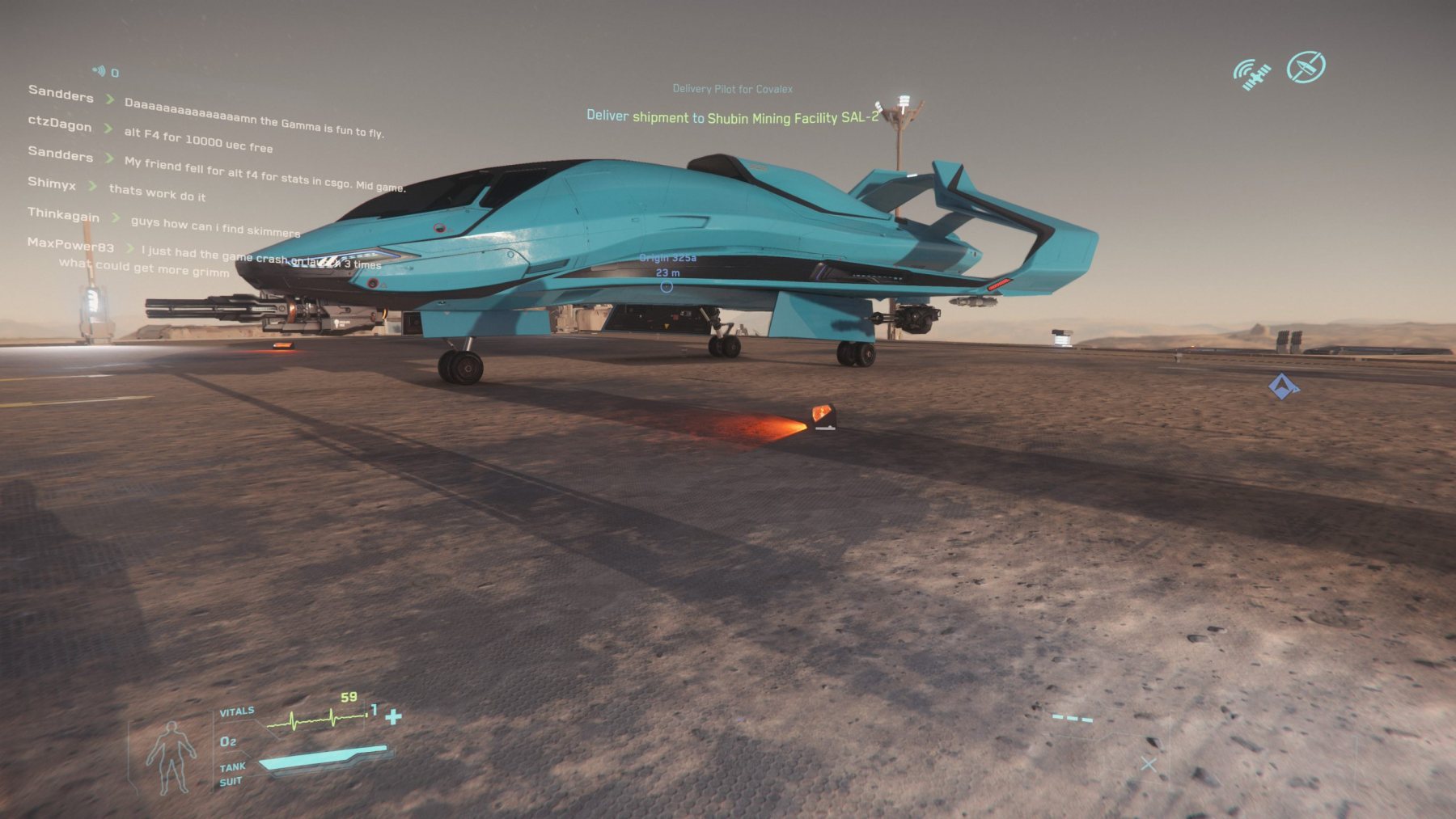Image resolution: width=1456 pixels, height=819 pixels.
Task: Click the player body silhouette status icon
Action: [171, 757]
